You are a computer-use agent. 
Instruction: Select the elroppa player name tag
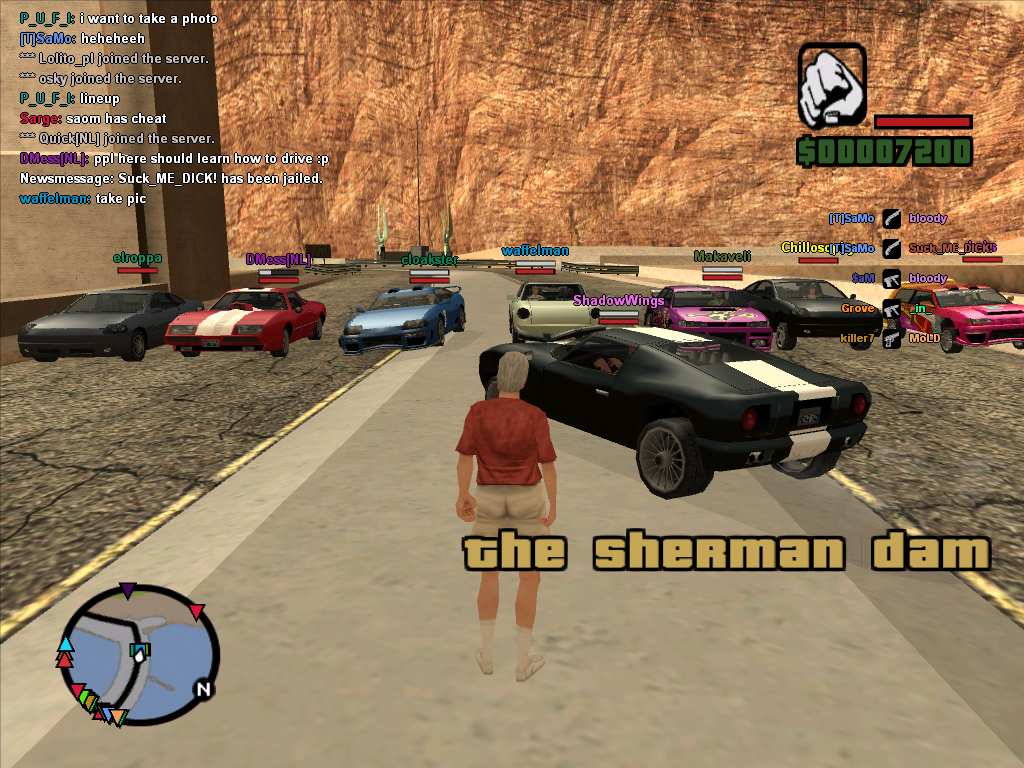137,258
